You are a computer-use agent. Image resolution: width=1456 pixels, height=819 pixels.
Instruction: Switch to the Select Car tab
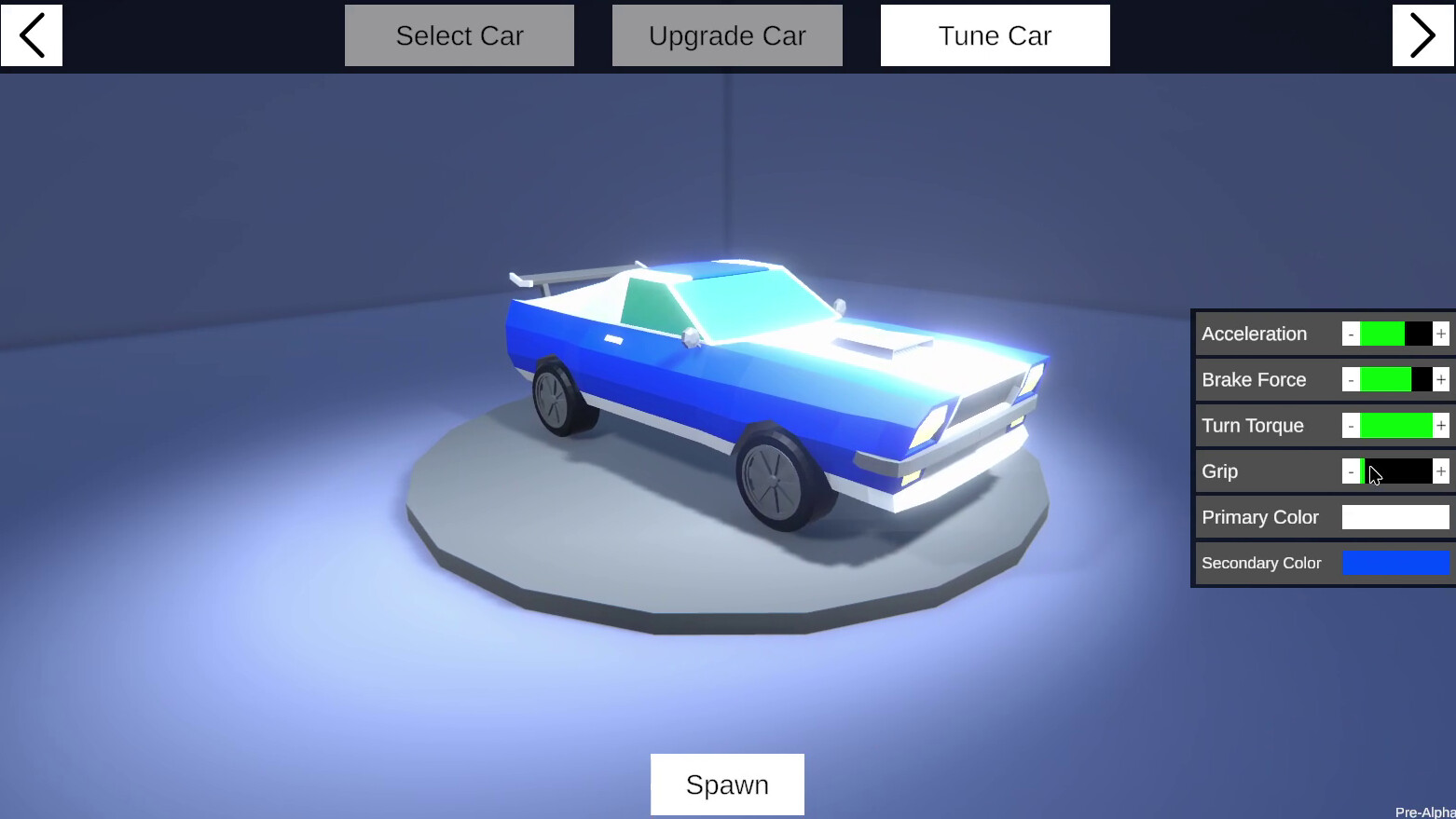point(459,35)
